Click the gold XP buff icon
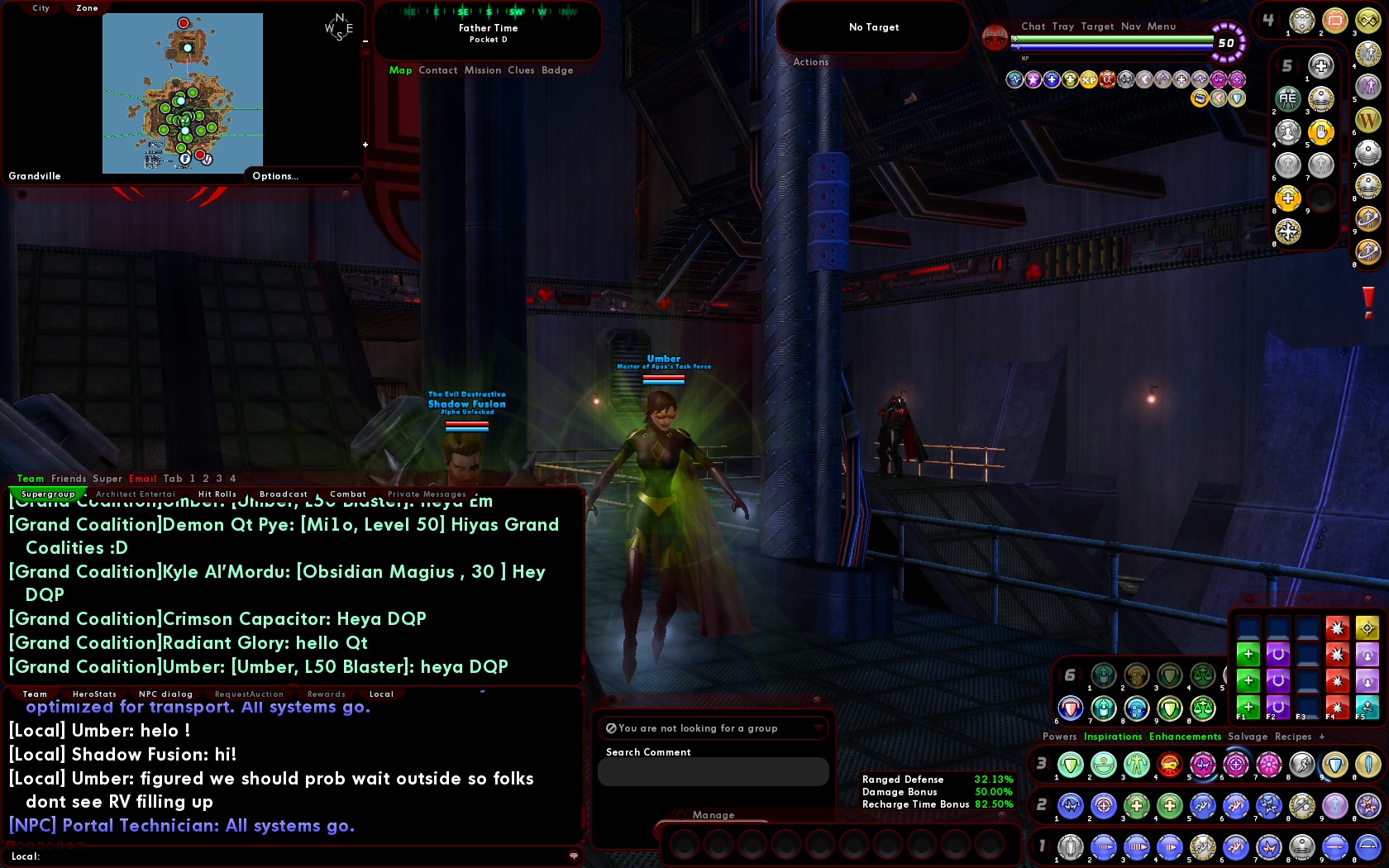 (x=1088, y=79)
